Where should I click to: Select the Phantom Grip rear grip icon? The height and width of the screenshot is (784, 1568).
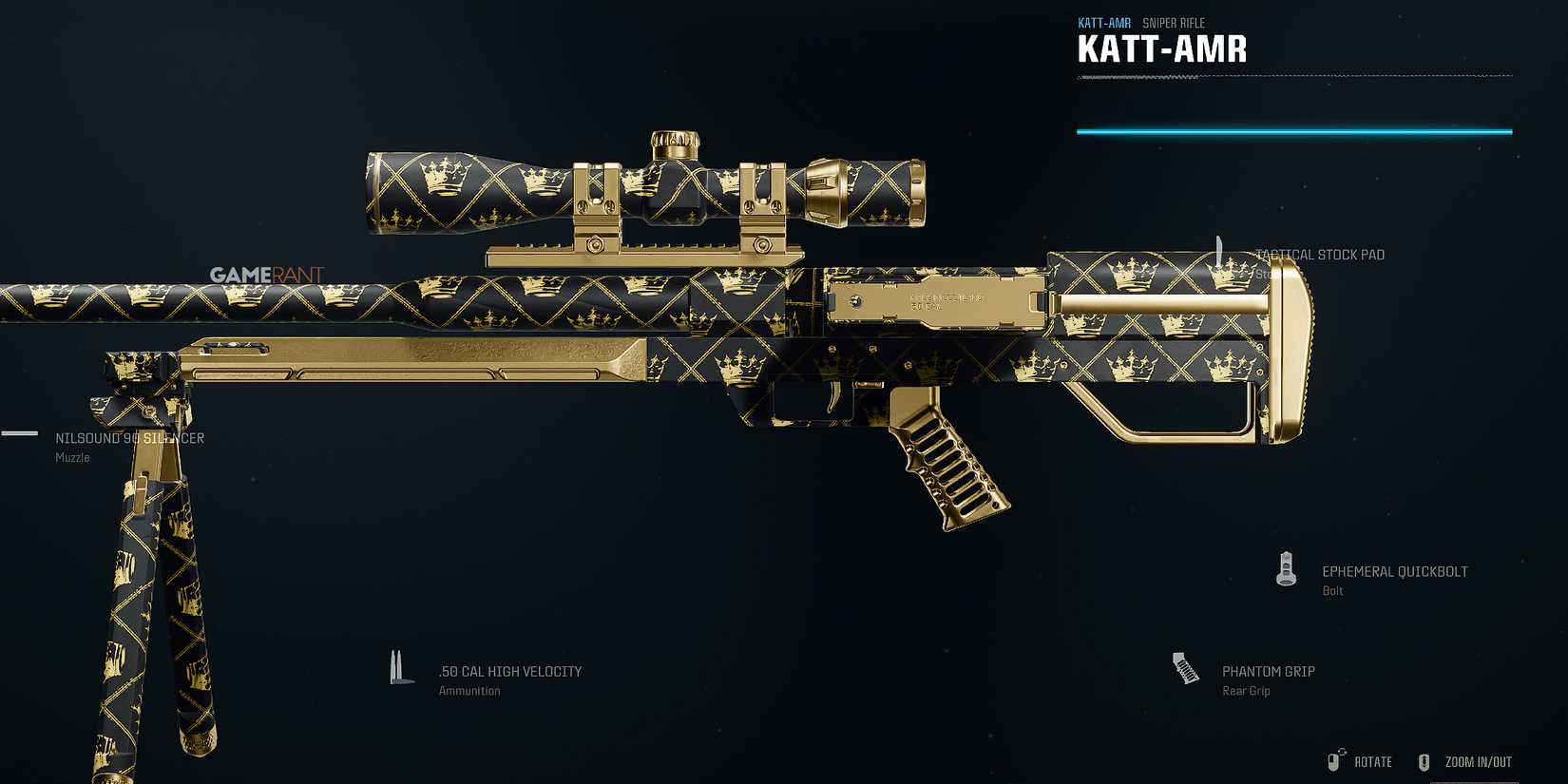tap(1186, 668)
